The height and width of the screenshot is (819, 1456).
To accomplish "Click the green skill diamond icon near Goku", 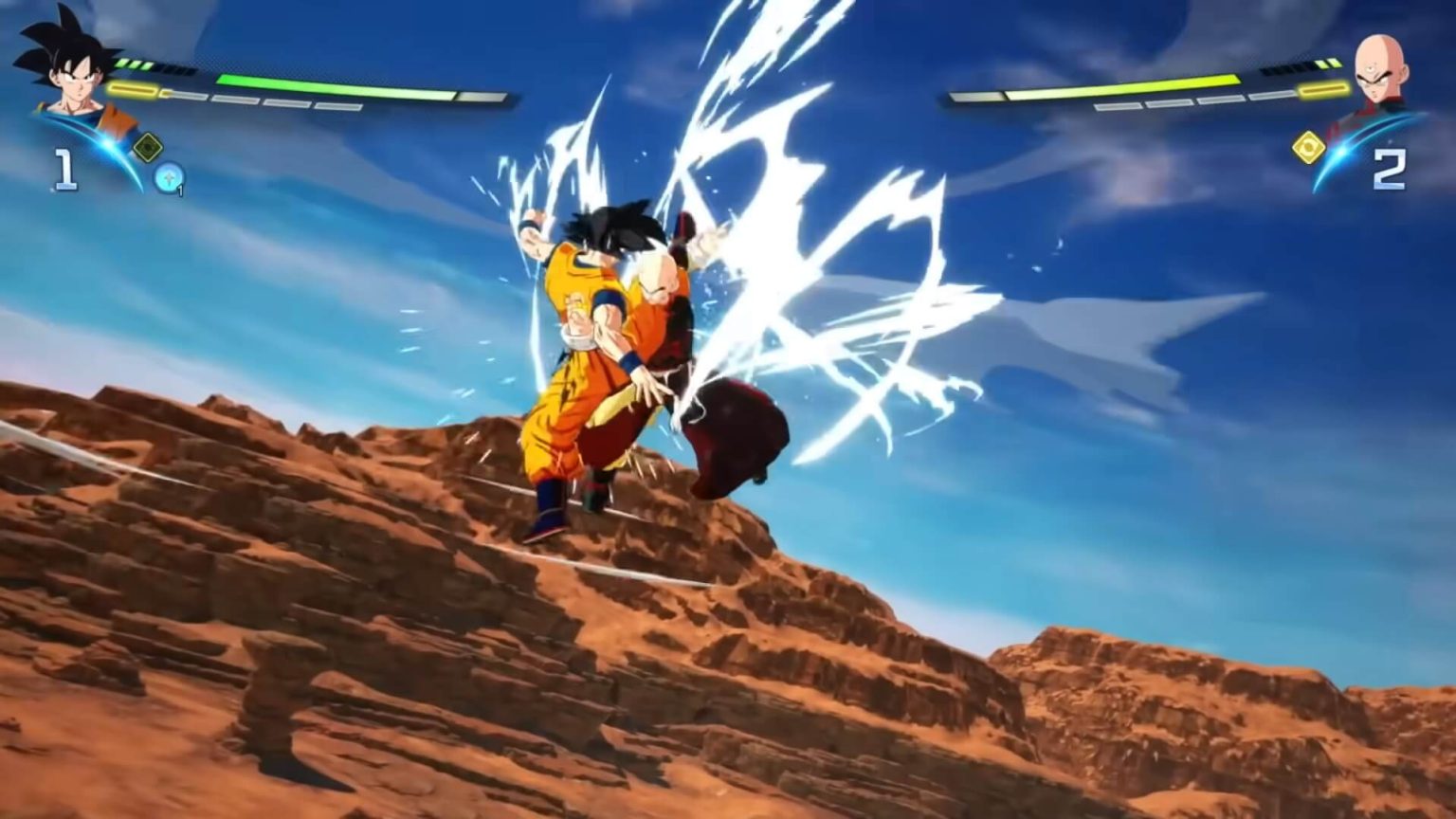I will [x=148, y=146].
